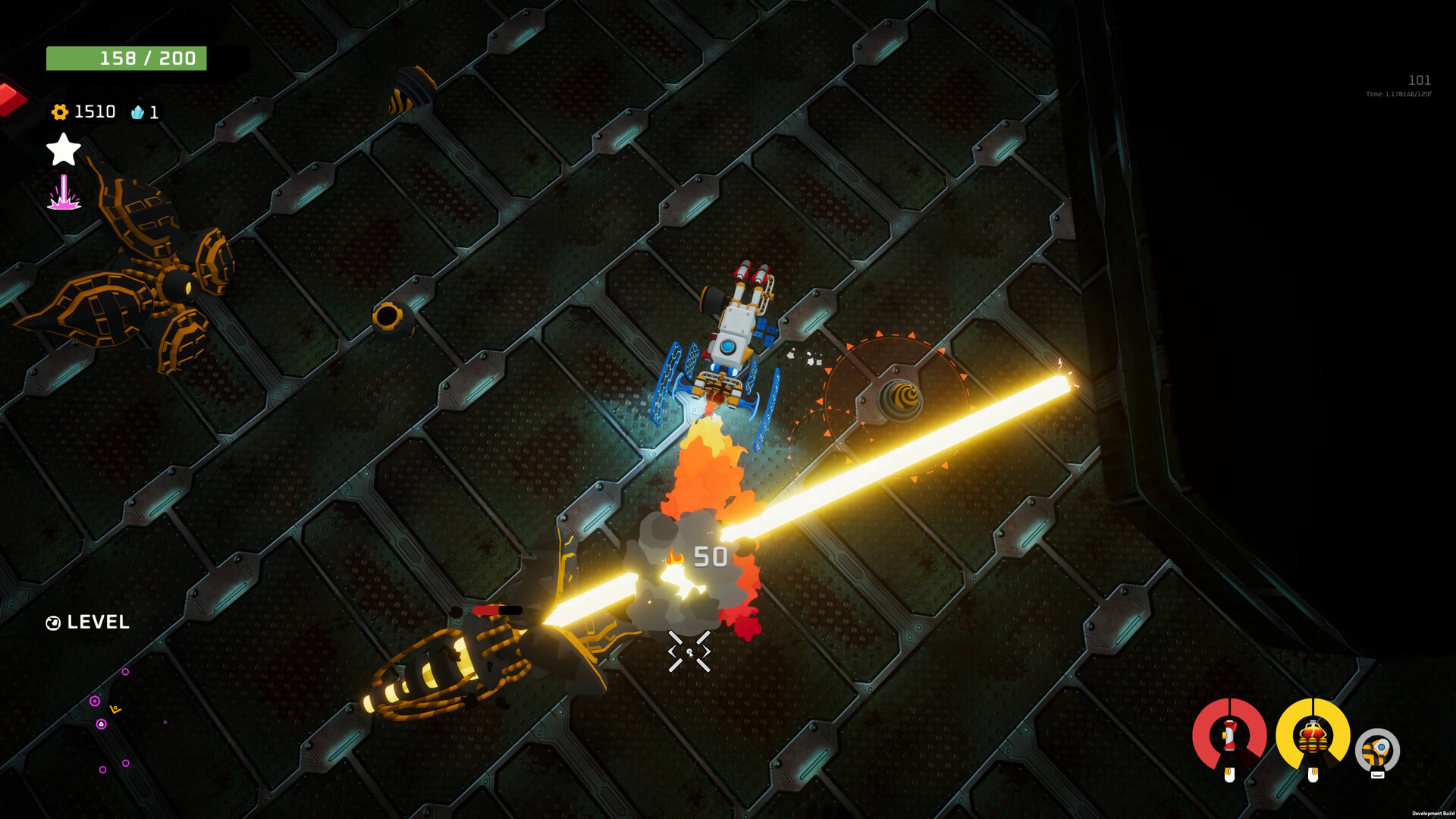Click the green 158/200 health bar
This screenshot has width=1456, height=819.
coord(127,58)
